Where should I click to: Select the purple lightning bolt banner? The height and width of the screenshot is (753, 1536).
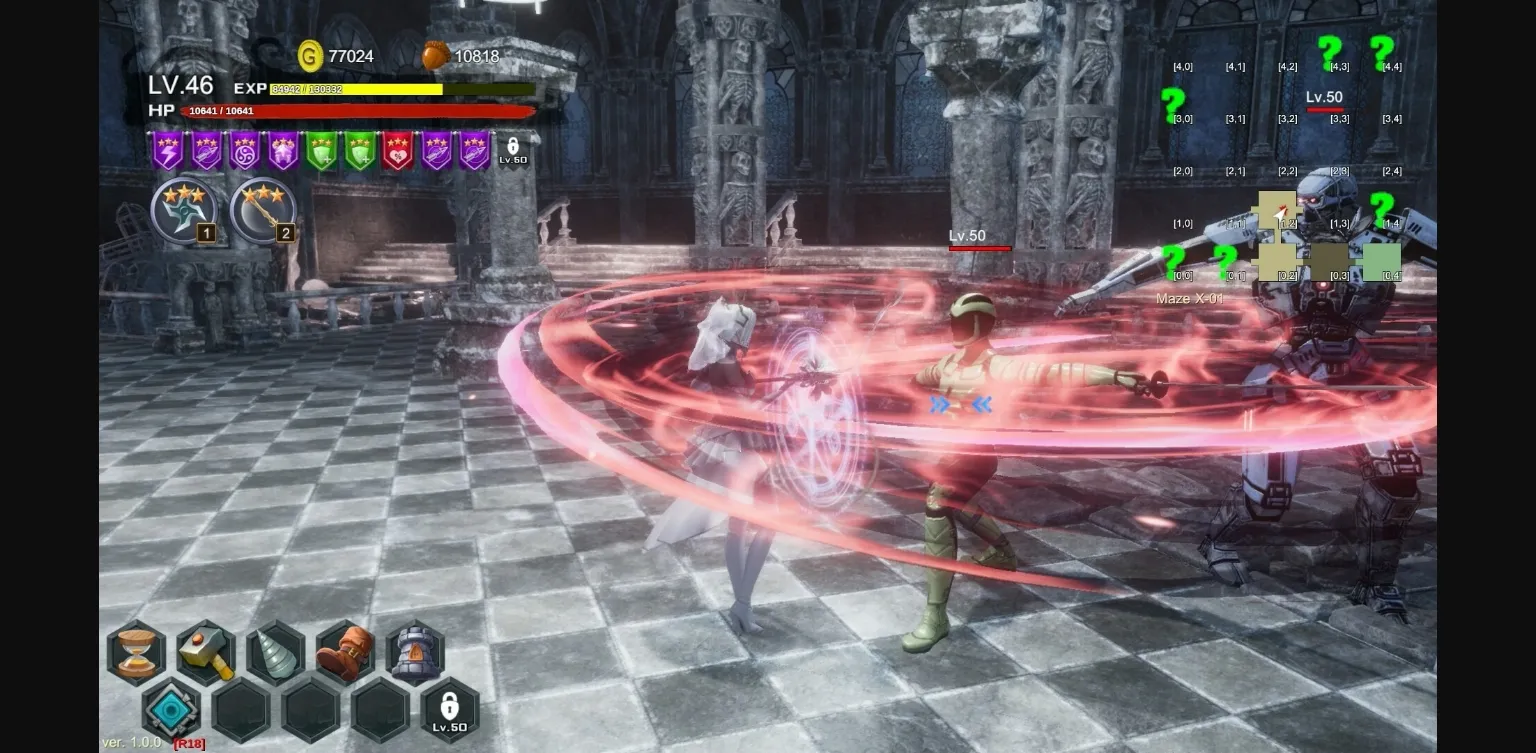point(167,151)
